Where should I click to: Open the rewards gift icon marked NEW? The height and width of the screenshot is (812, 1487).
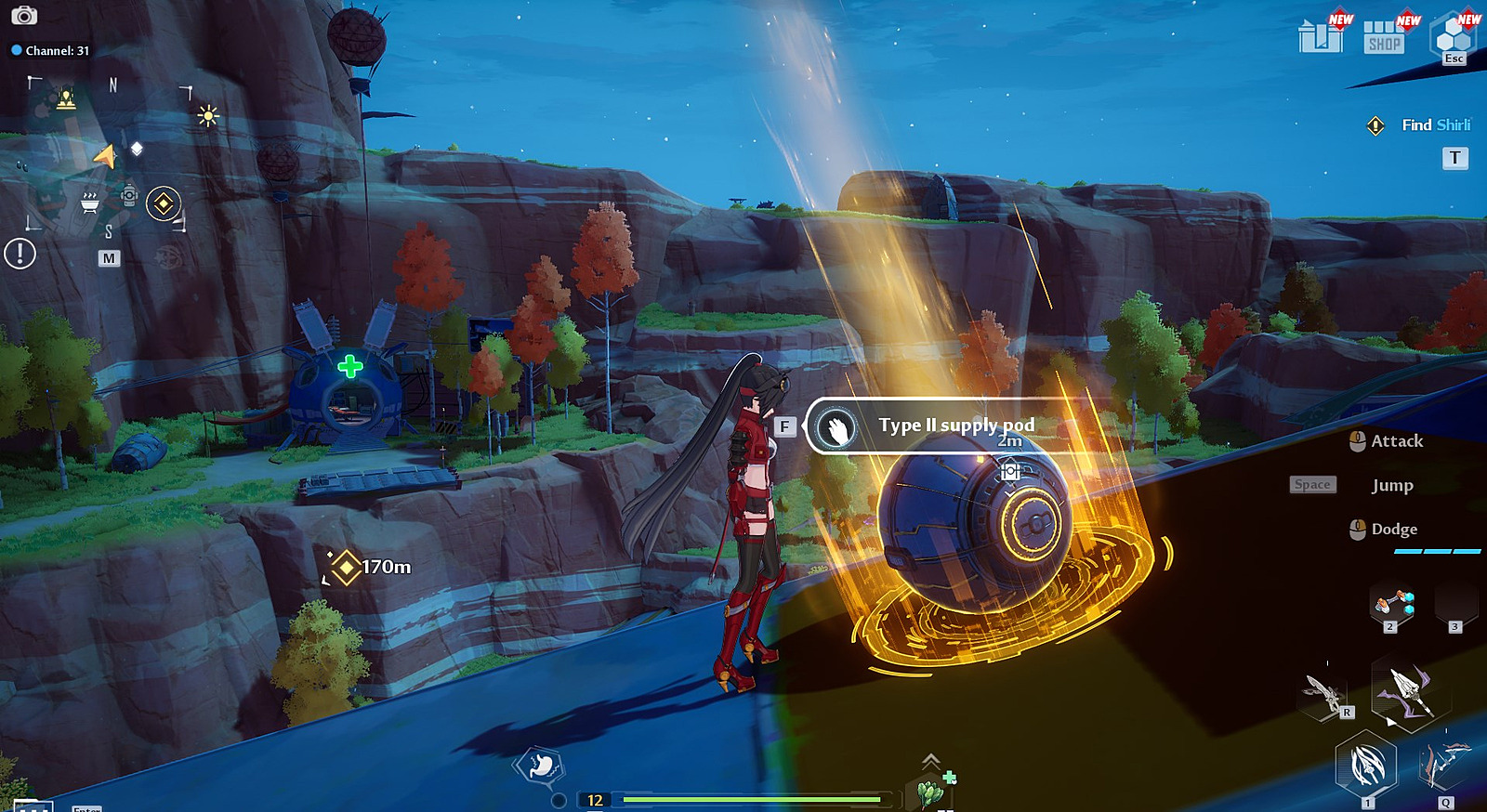coord(1321,37)
